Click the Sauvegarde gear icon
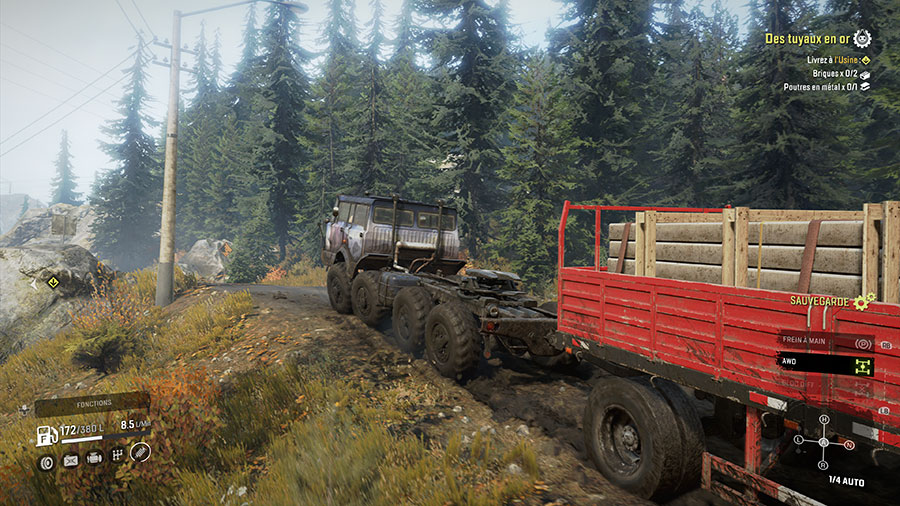 (862, 300)
